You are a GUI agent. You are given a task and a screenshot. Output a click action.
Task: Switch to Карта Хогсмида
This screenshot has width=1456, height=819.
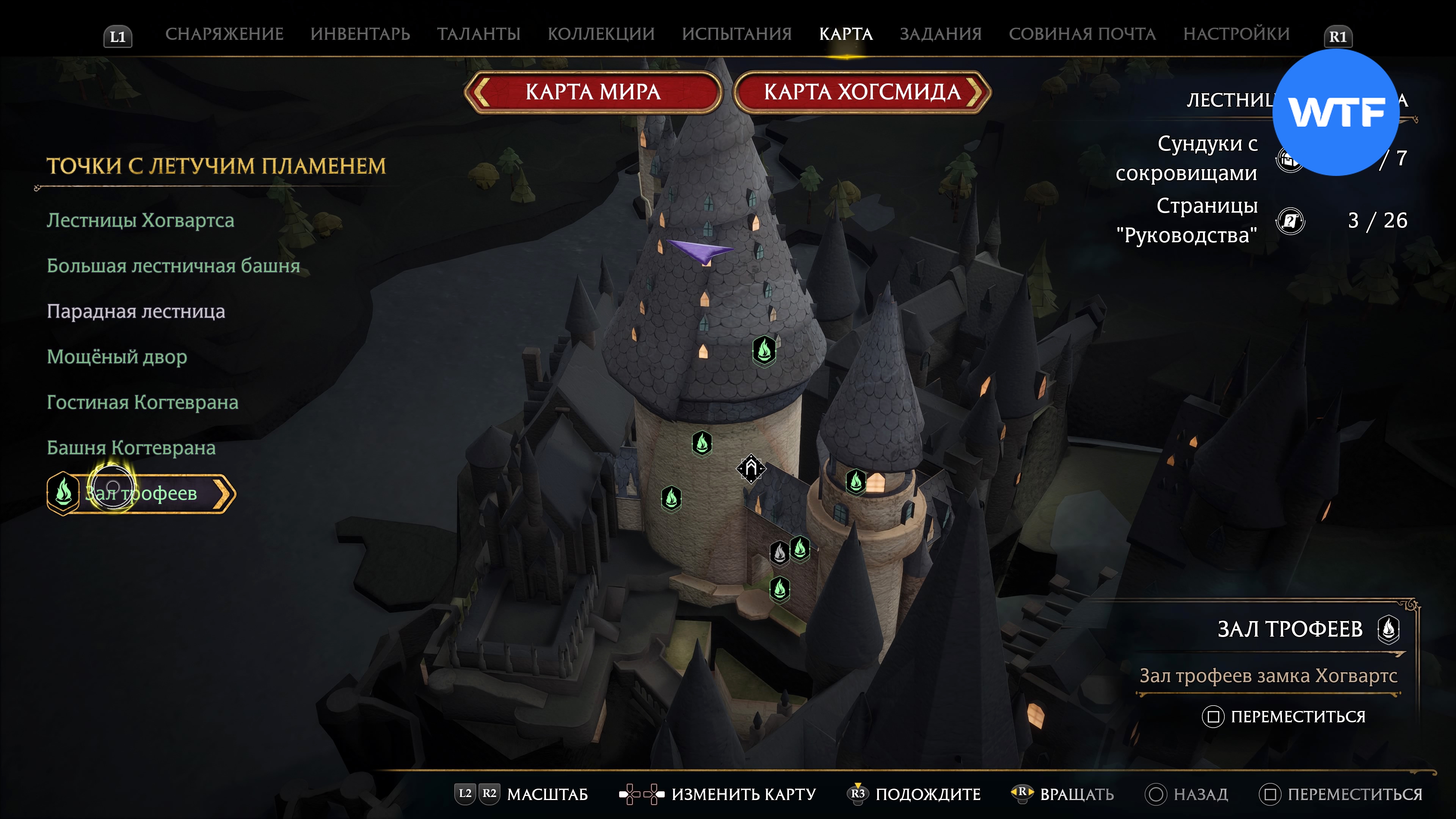(862, 92)
